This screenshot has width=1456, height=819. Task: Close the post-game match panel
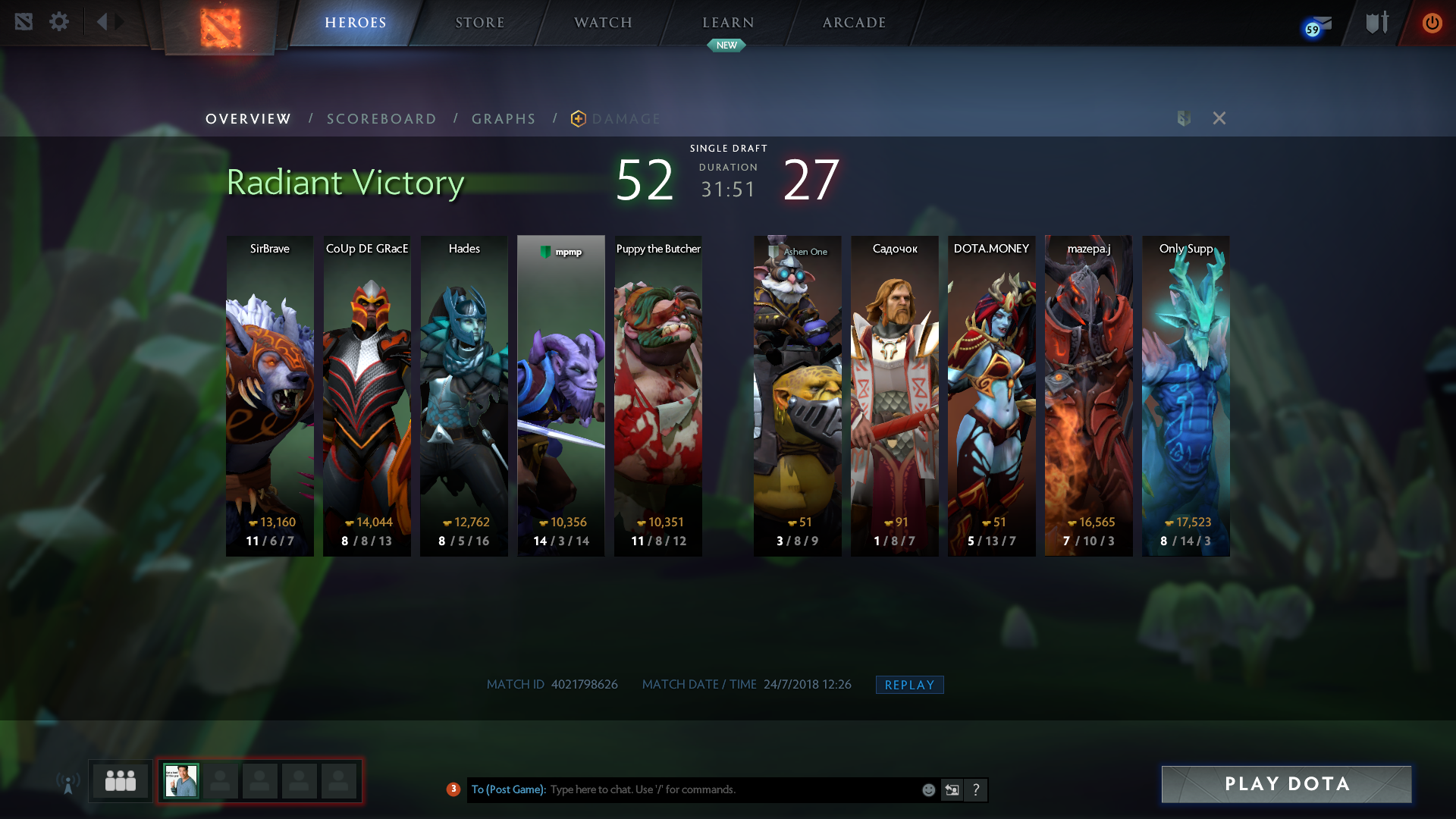[x=1219, y=118]
